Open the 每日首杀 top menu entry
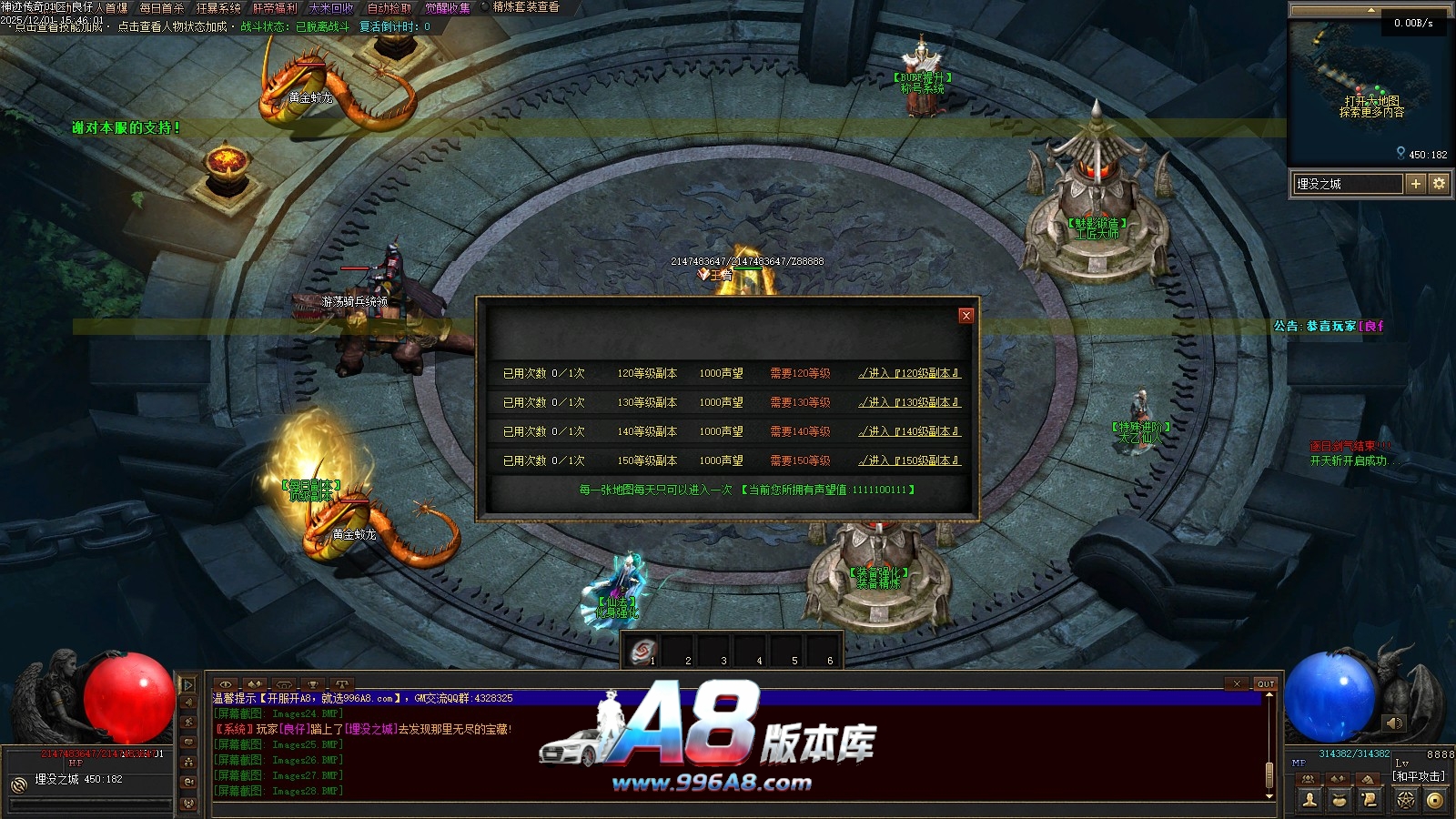The width and height of the screenshot is (1456, 819). [x=162, y=8]
